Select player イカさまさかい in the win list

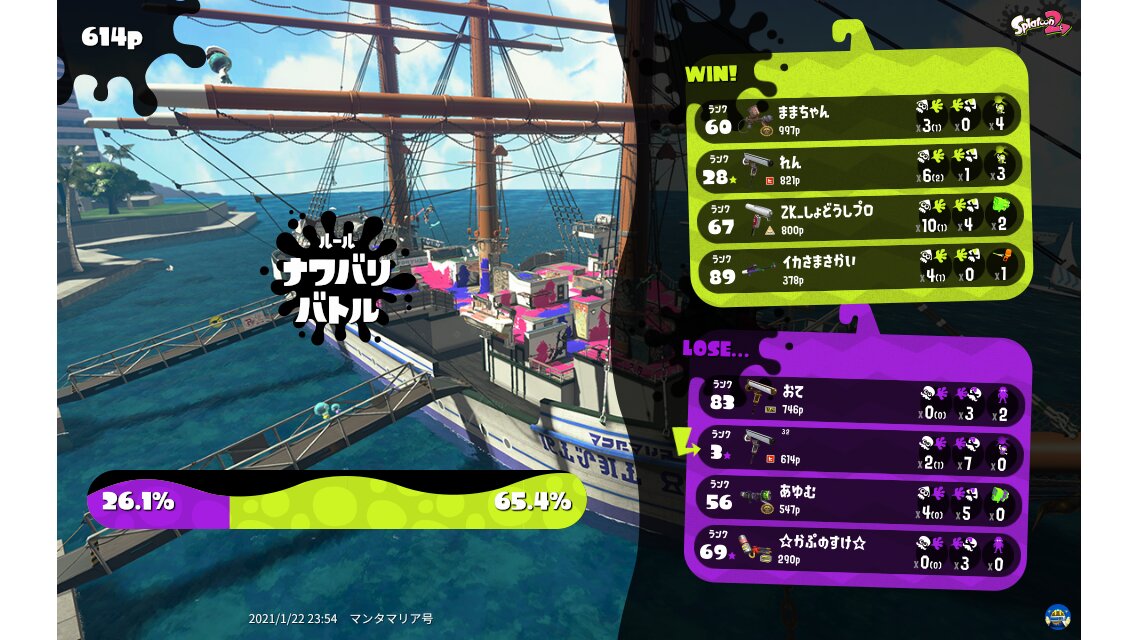(x=859, y=267)
